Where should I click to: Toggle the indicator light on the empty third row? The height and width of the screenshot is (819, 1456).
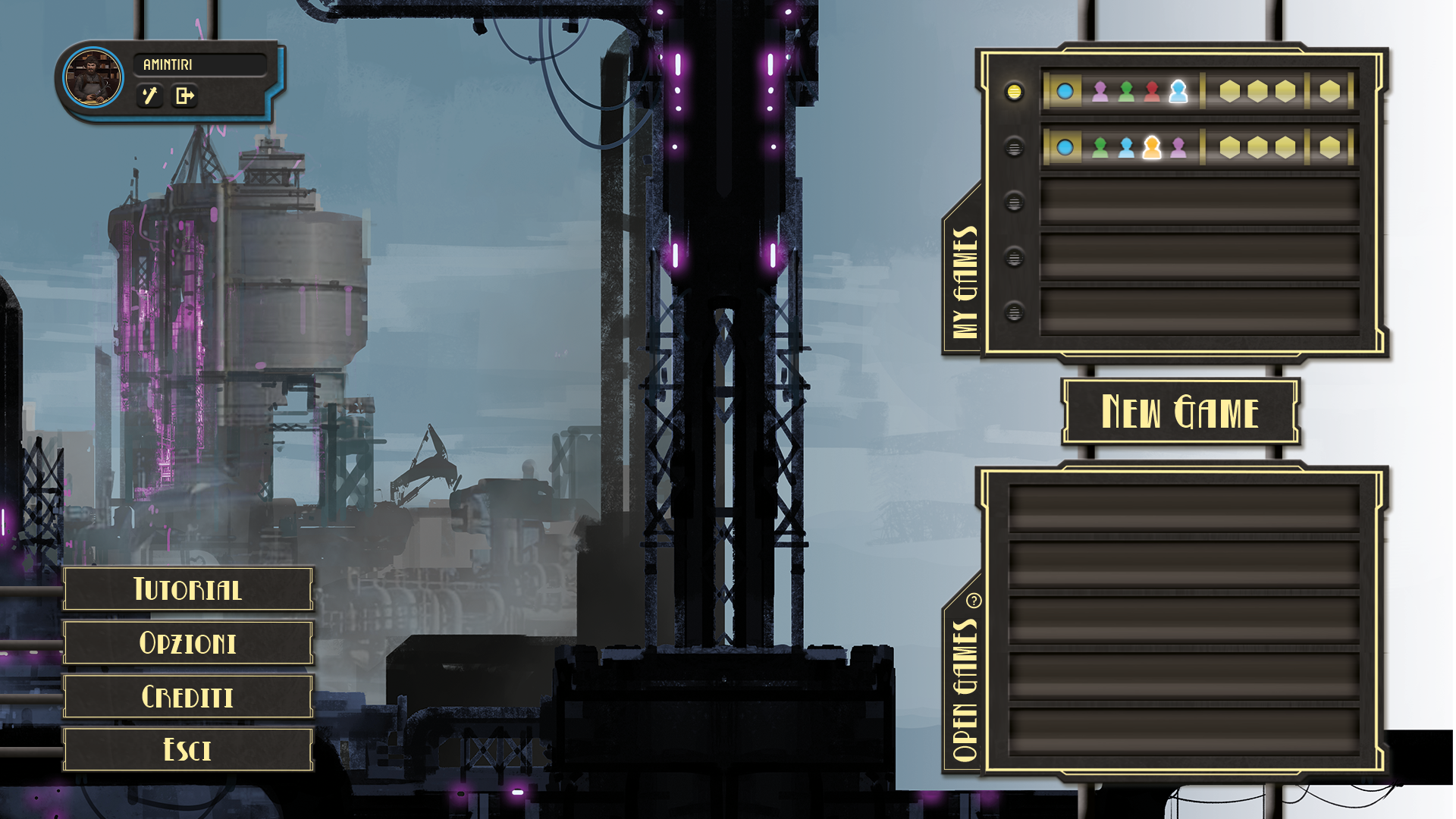click(x=1013, y=201)
